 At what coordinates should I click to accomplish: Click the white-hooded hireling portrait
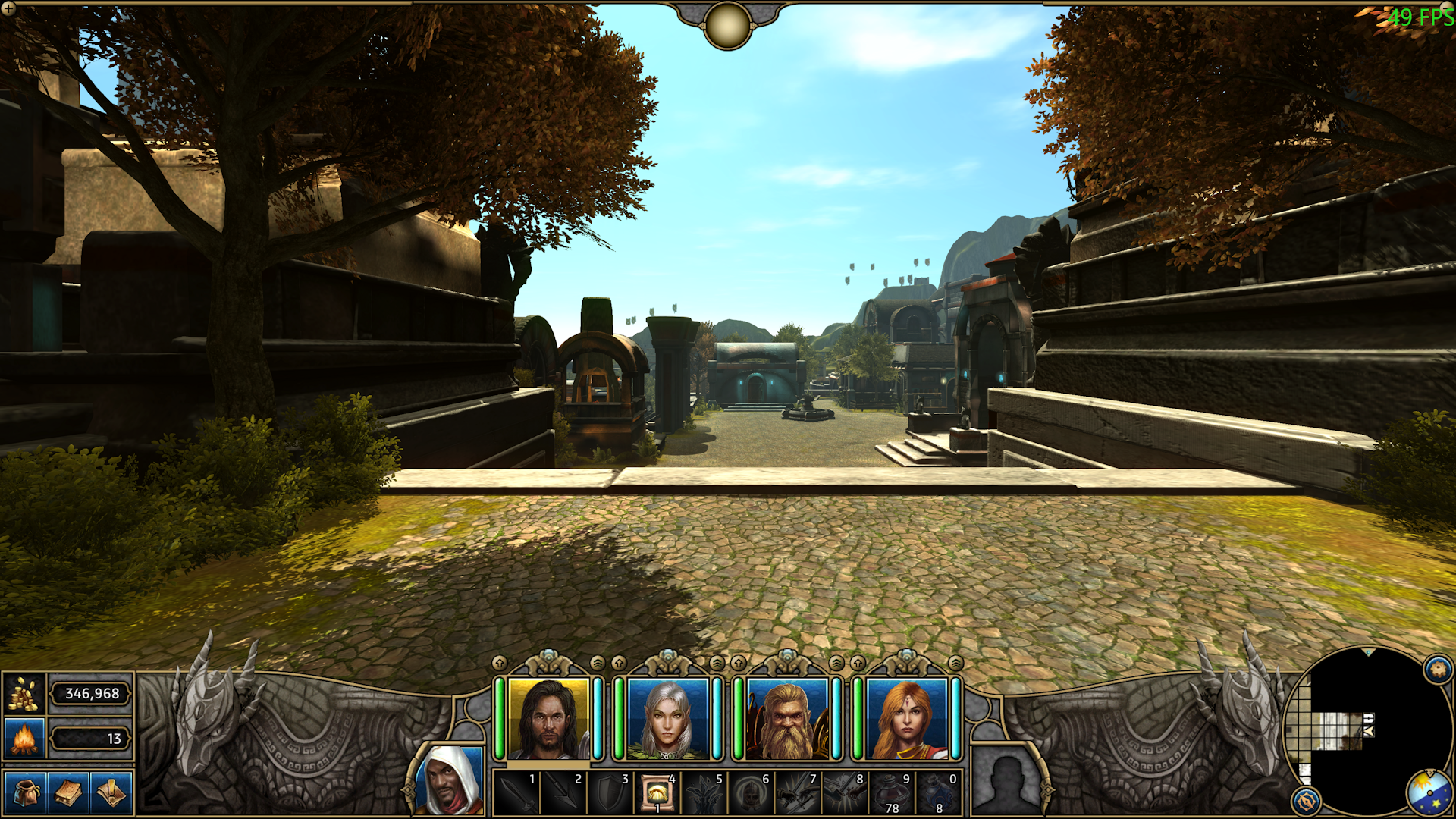pos(453,781)
